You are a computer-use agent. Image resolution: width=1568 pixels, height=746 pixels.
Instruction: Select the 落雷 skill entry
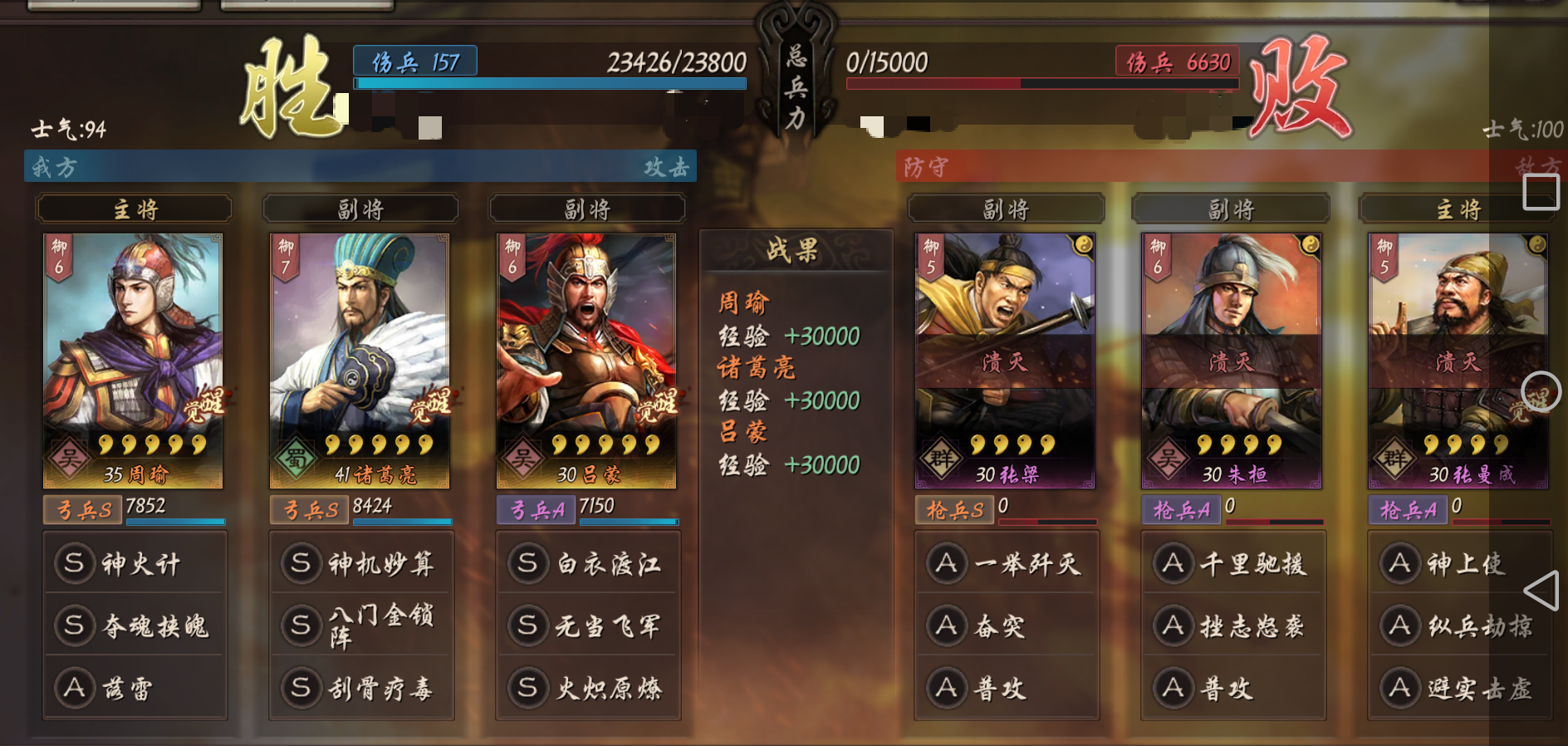click(x=135, y=688)
